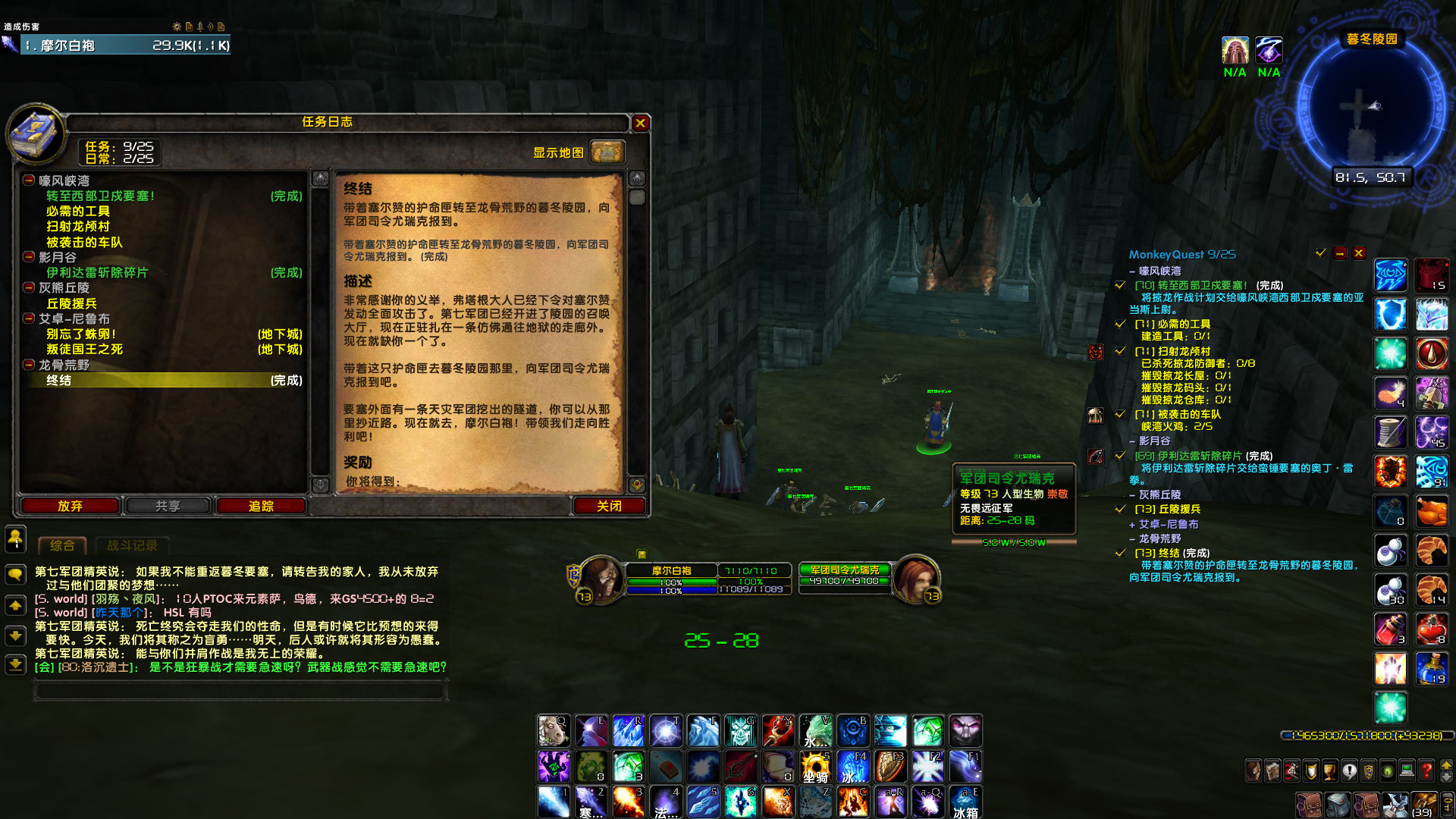The image size is (1456, 819).
Task: Click the green eye LFG micro menu icon
Action: [1387, 770]
